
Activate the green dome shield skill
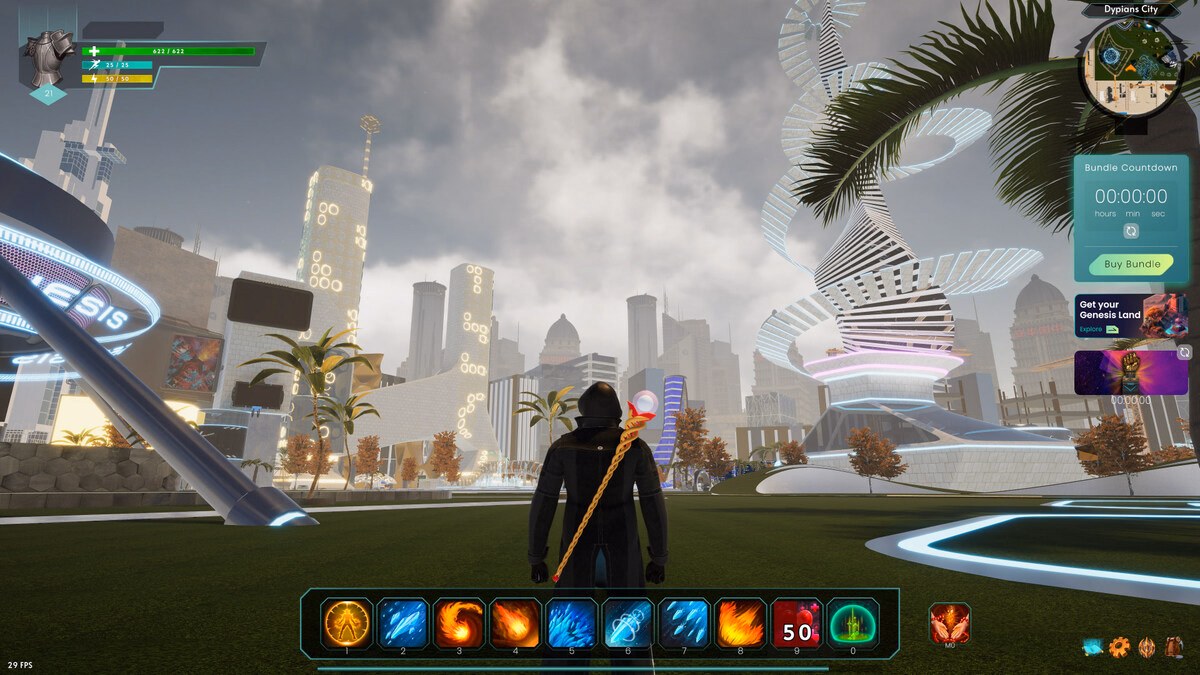[853, 623]
